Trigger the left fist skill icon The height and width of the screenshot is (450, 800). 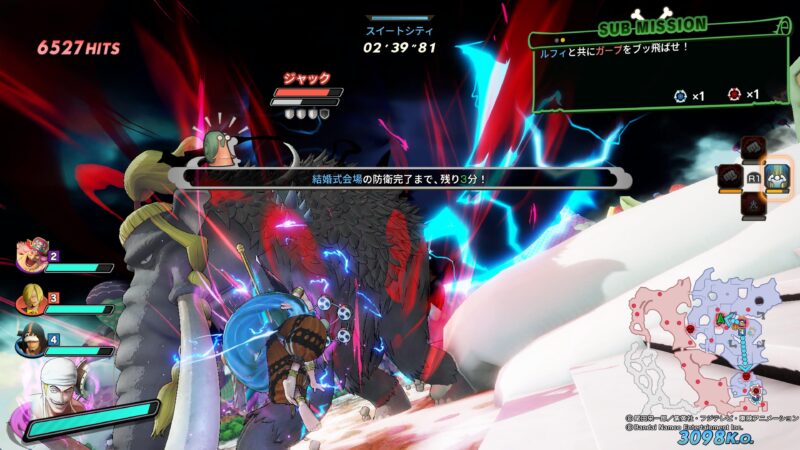[728, 176]
